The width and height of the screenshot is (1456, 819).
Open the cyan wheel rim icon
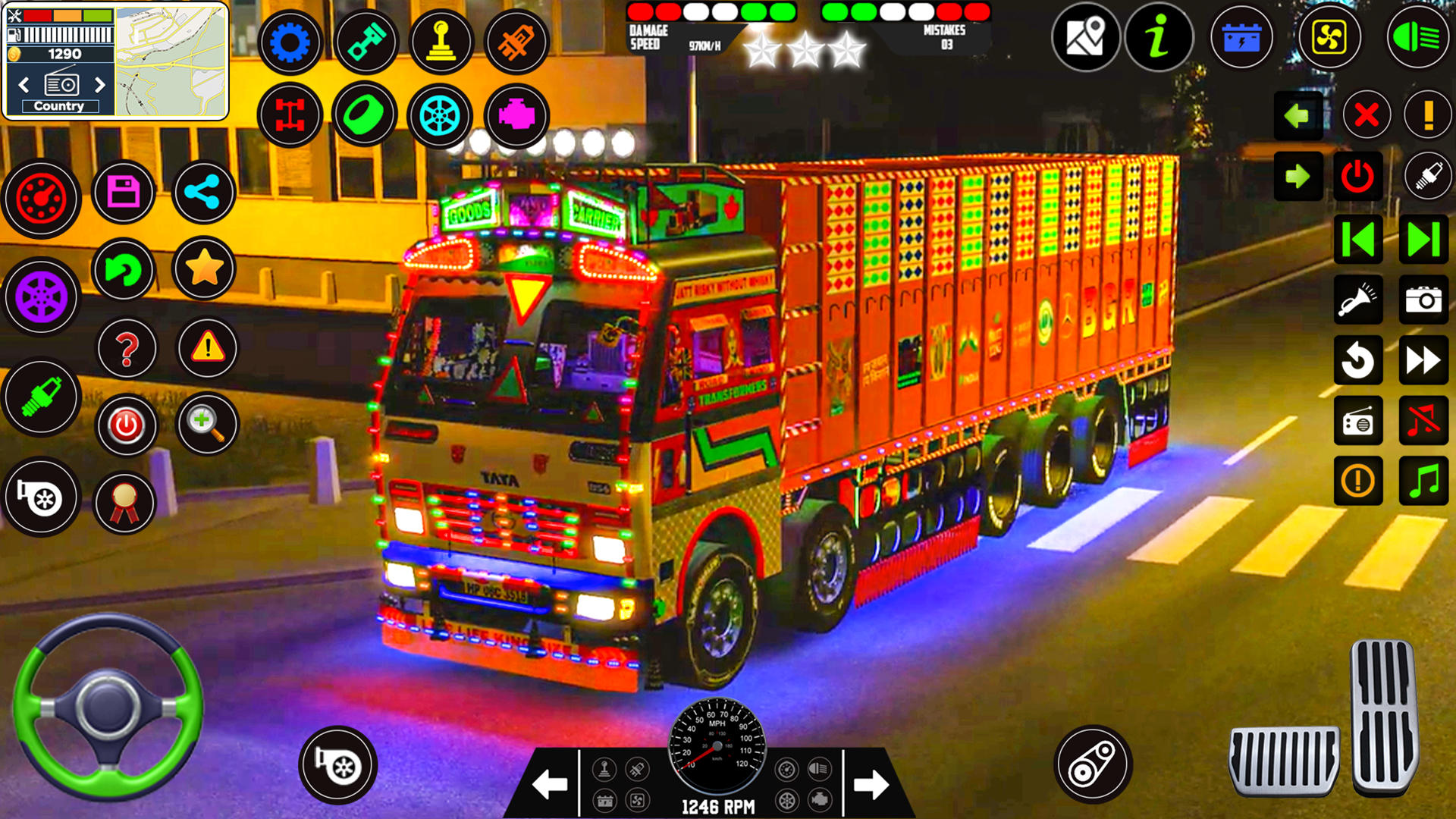442,114
